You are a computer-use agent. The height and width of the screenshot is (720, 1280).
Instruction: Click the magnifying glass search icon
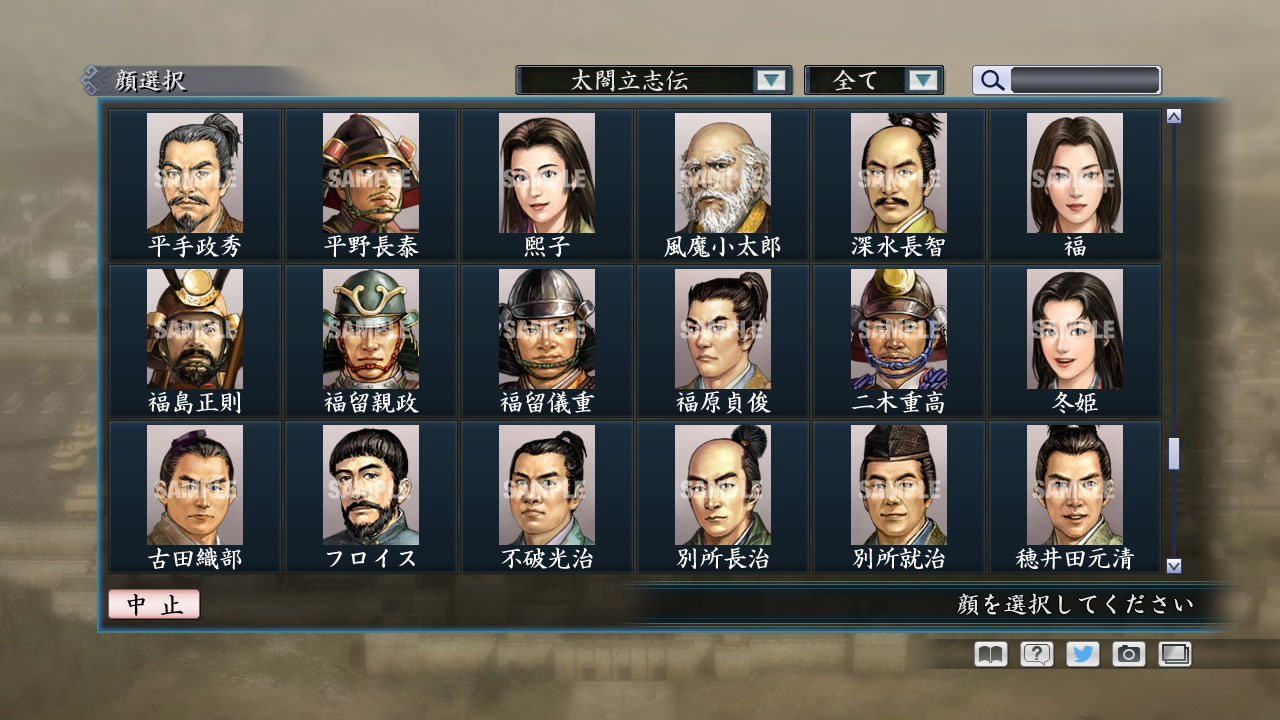click(x=990, y=80)
